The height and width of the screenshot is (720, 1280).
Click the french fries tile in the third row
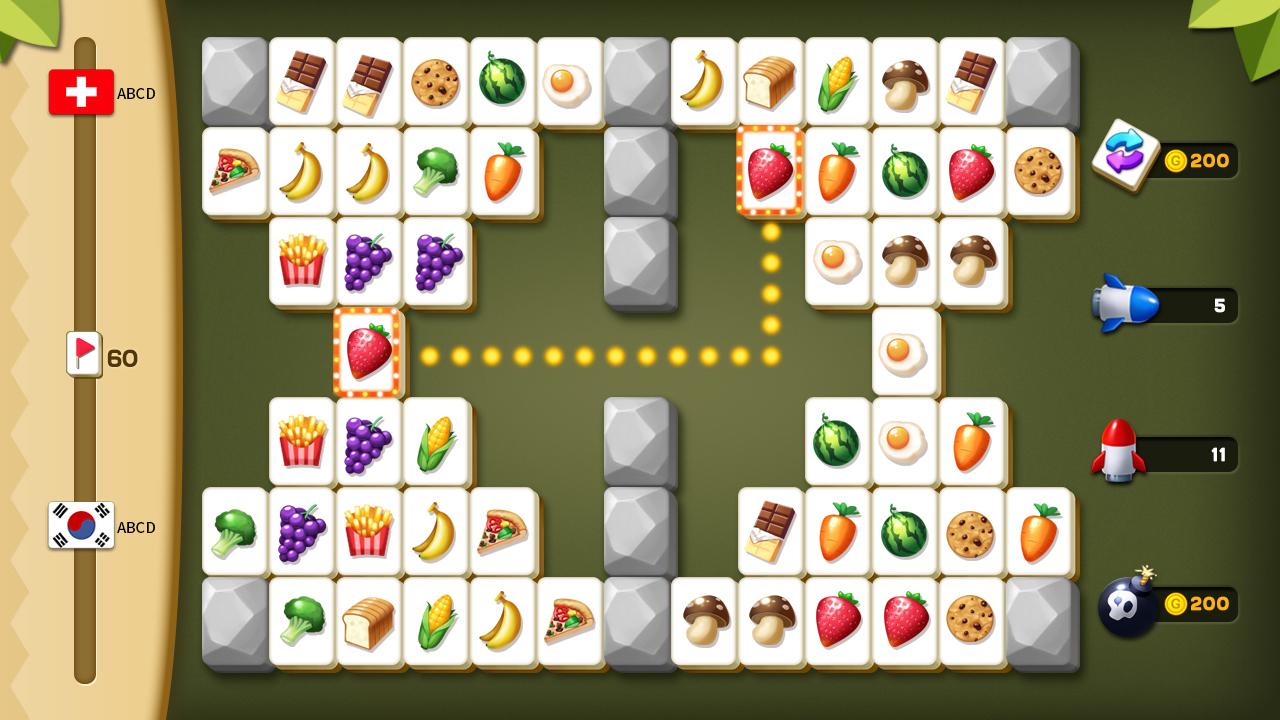(x=302, y=261)
